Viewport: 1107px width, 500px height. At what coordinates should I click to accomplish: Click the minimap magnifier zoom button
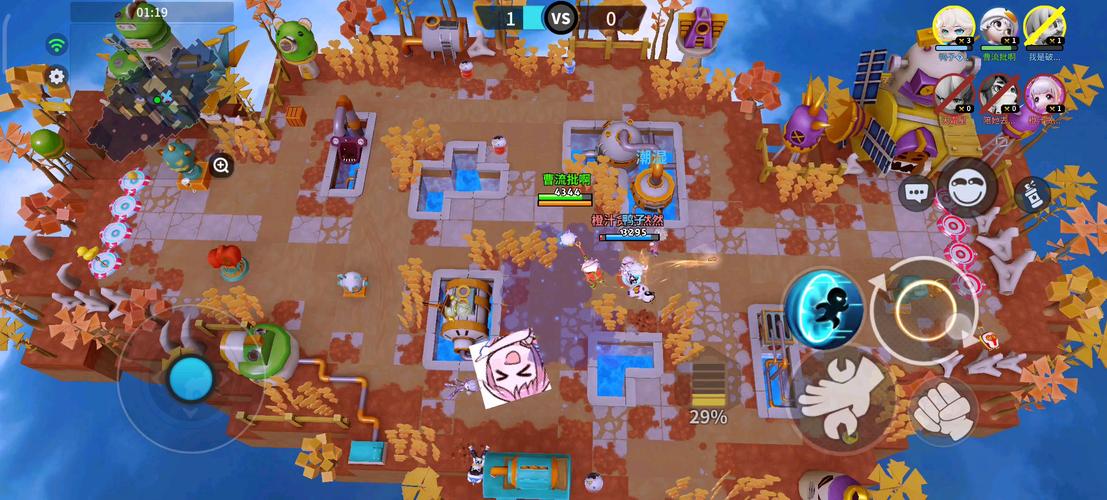(221, 166)
